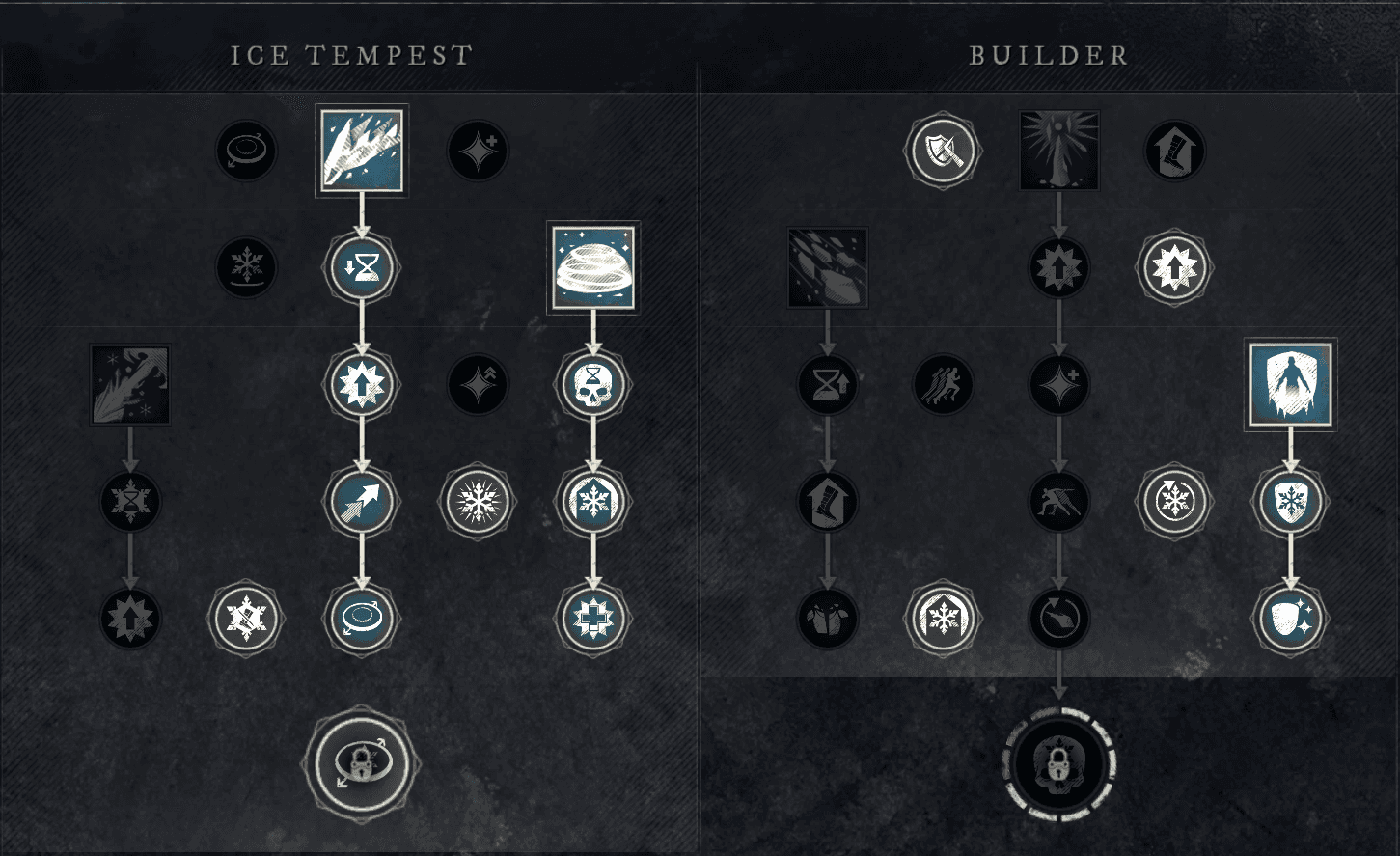Open the Builder tree header

click(x=1048, y=55)
